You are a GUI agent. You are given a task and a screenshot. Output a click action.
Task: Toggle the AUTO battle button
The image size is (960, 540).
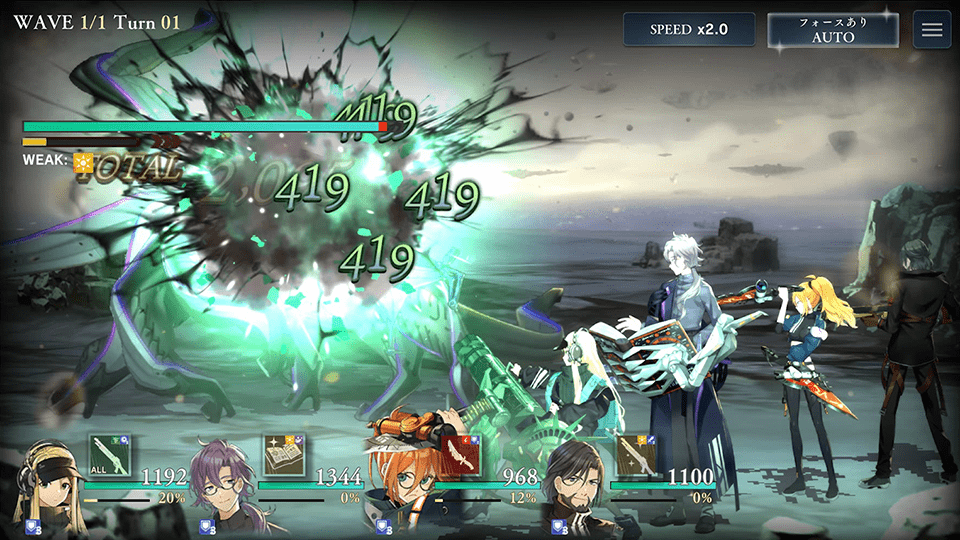pos(833,29)
